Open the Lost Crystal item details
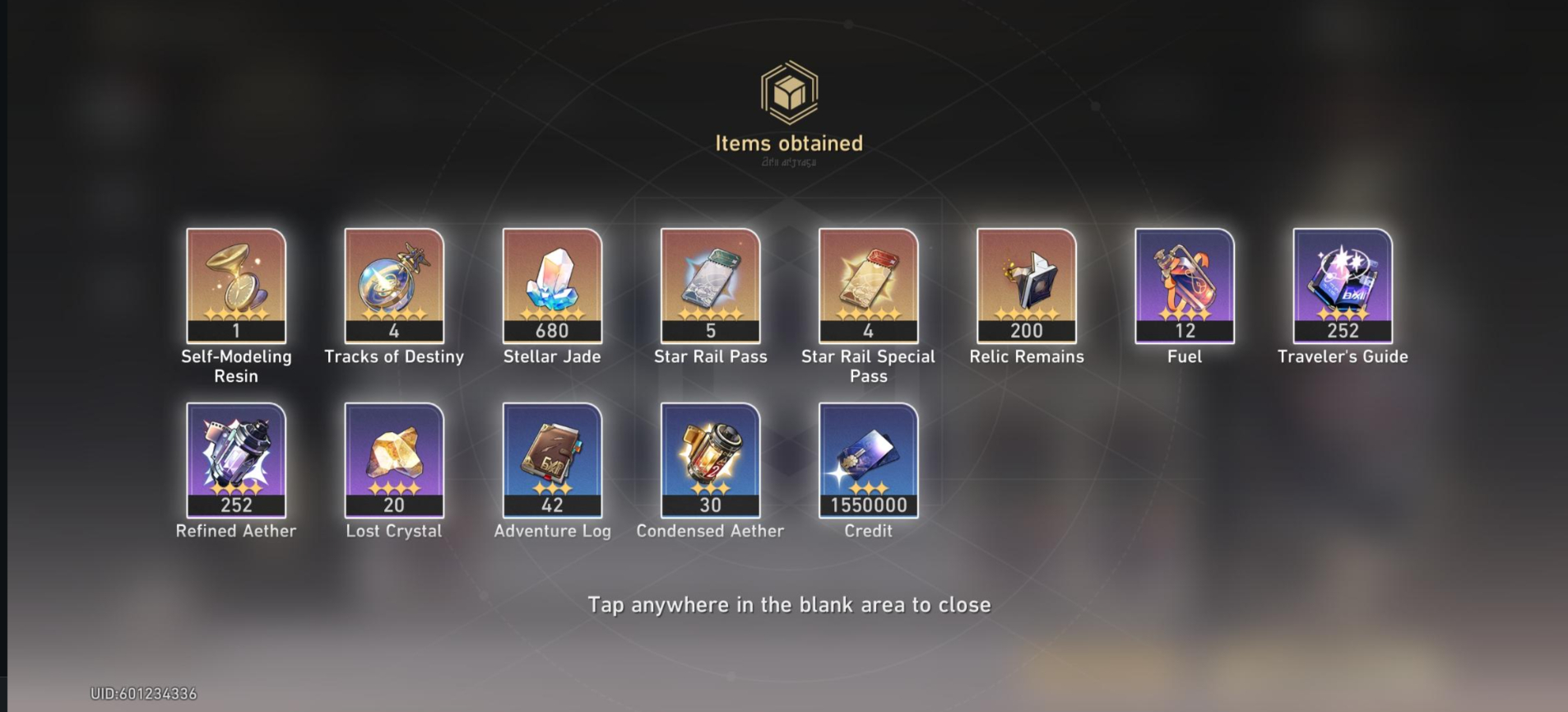The width and height of the screenshot is (1568, 712). 394,459
